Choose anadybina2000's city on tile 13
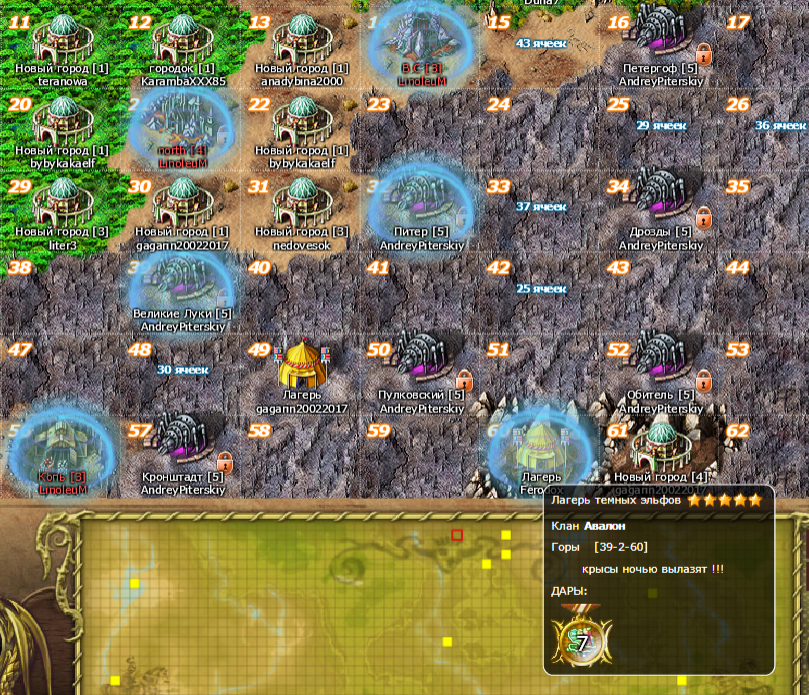Screen dimensions: 809x695 (x=299, y=40)
